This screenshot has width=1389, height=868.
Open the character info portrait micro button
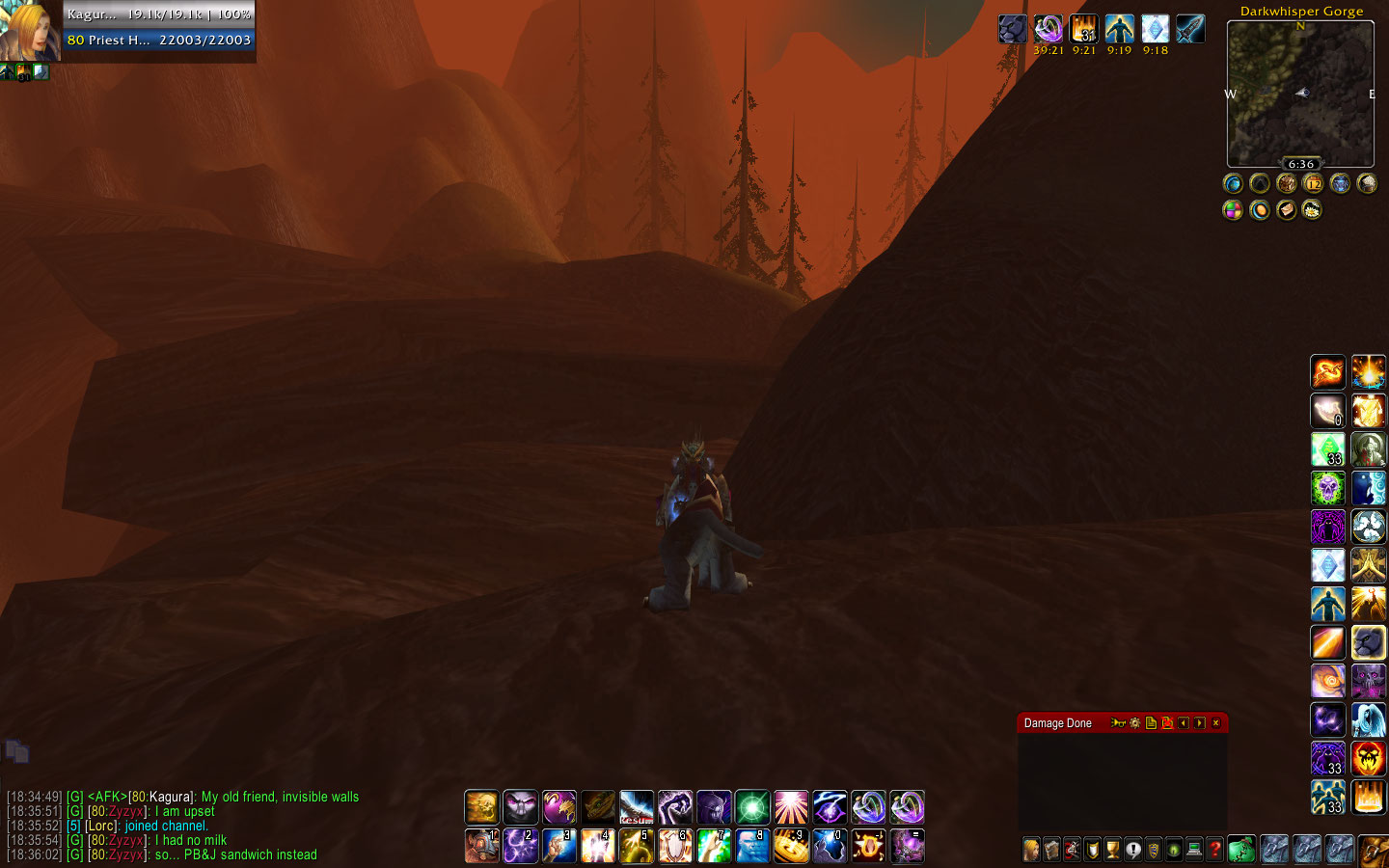[1032, 850]
